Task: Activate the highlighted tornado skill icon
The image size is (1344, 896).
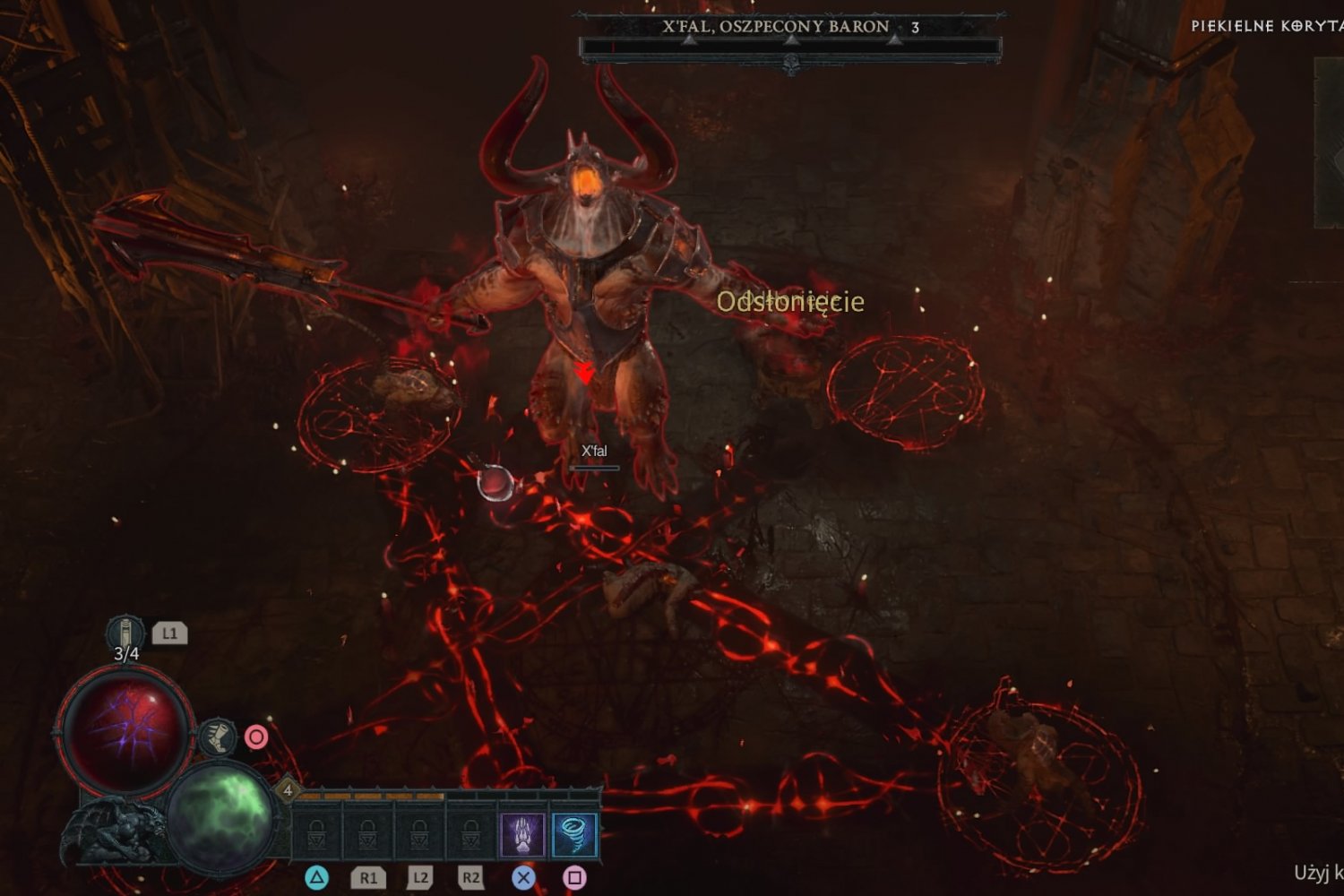Action: pyautogui.click(x=573, y=834)
